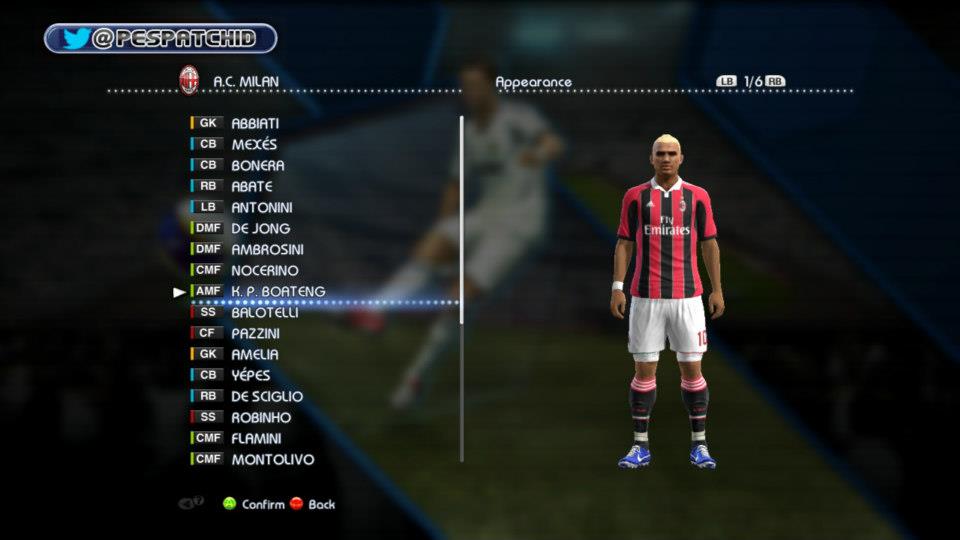
Task: Click the @PESPATCHID Twitter badge
Action: [x=160, y=39]
